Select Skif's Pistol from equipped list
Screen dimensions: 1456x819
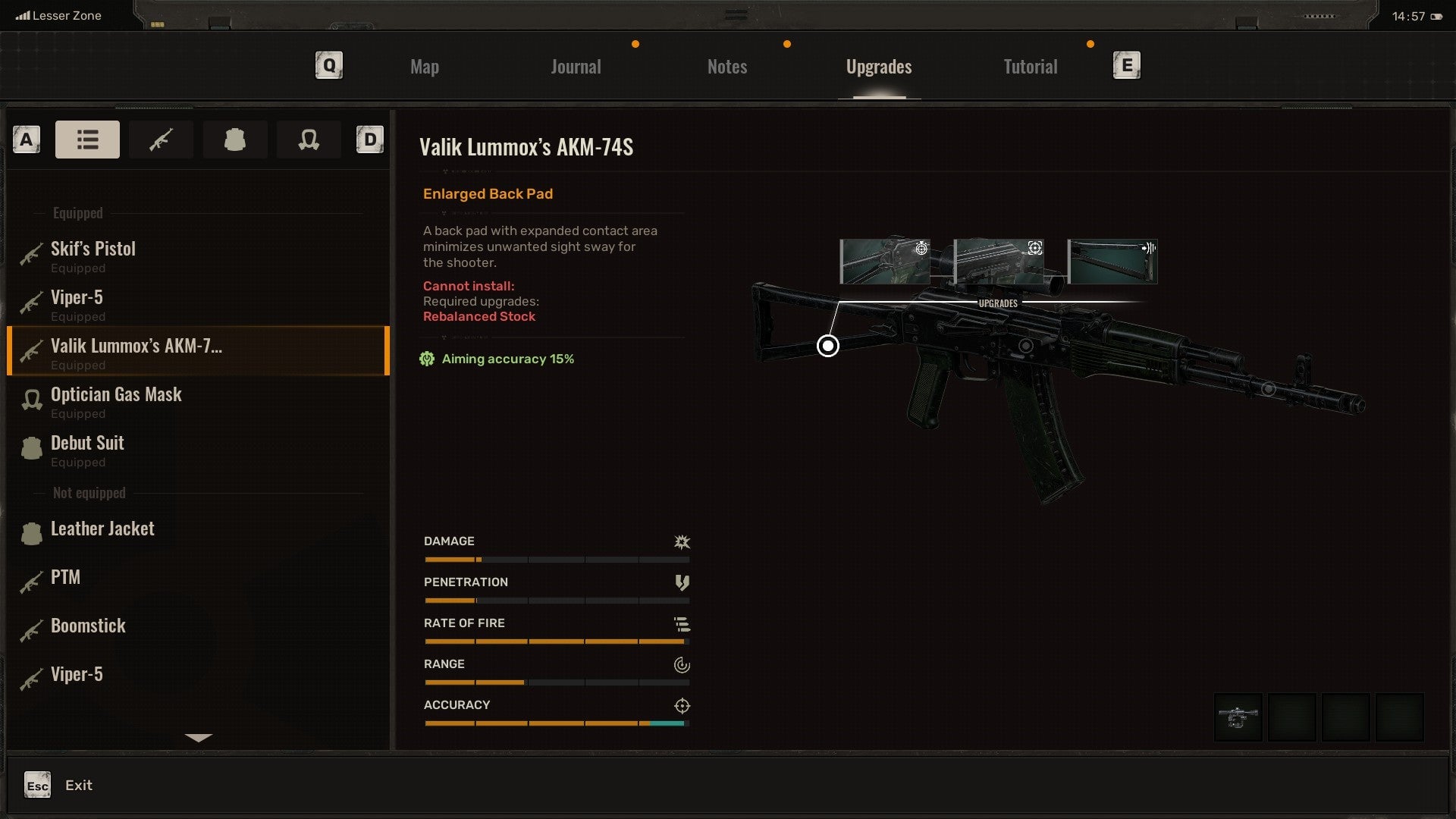pyautogui.click(x=93, y=256)
